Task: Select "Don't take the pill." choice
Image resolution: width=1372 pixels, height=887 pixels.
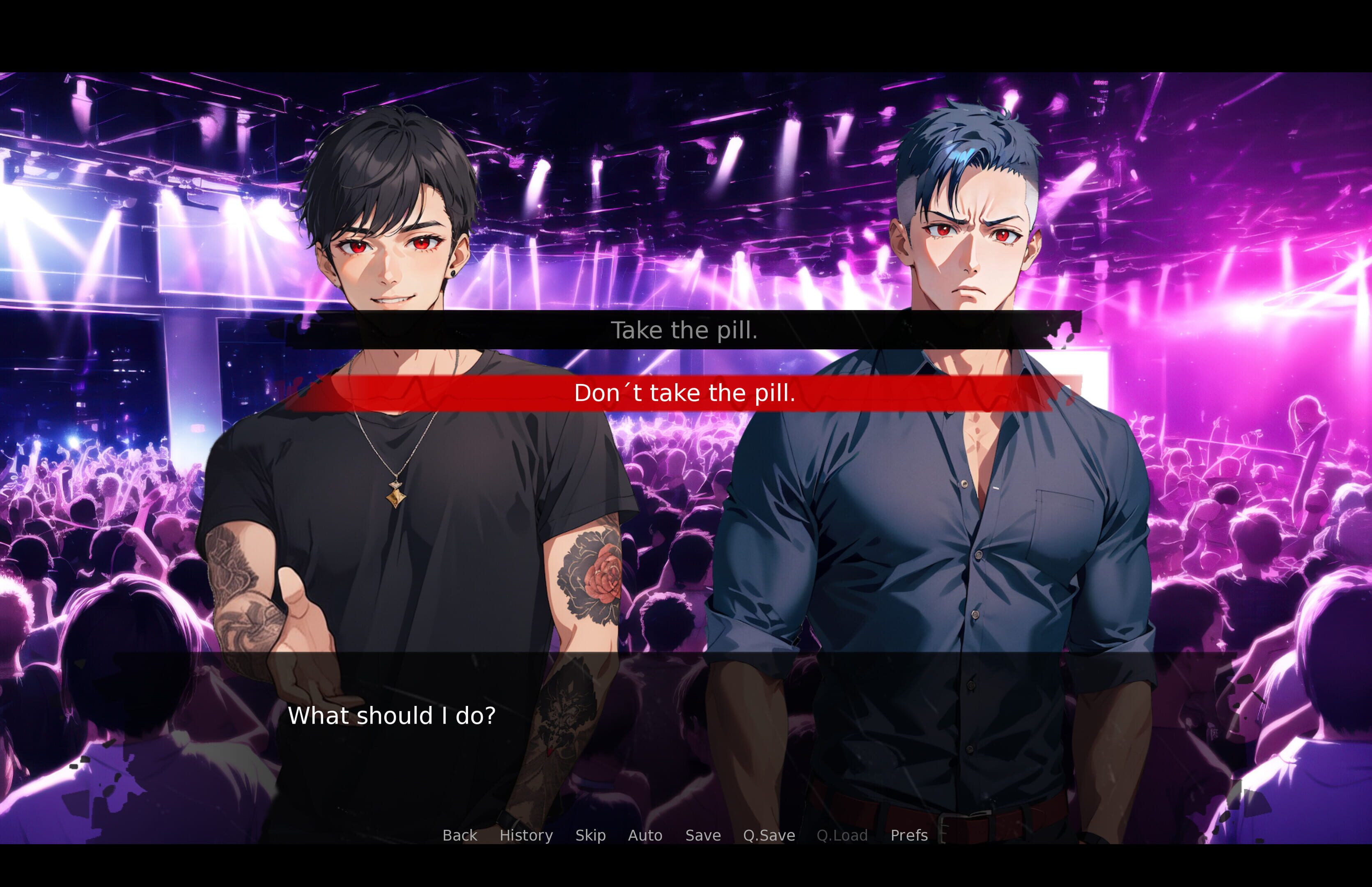Action: click(684, 393)
